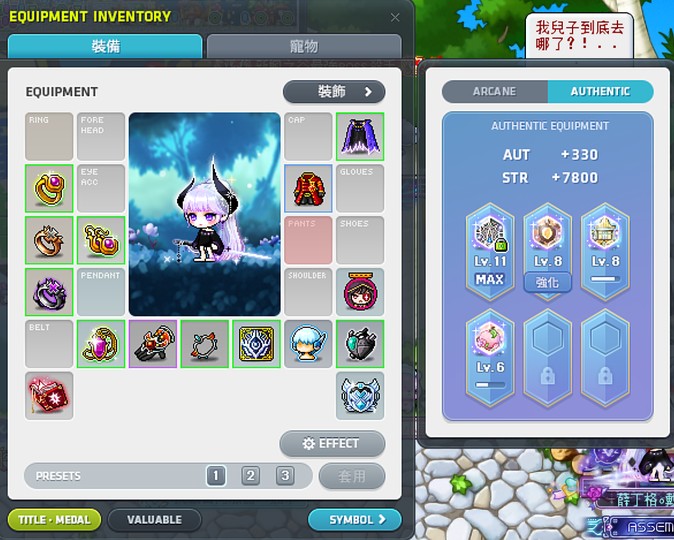The image size is (674, 540).
Task: Choose equipment preset 3
Action: click(x=286, y=476)
